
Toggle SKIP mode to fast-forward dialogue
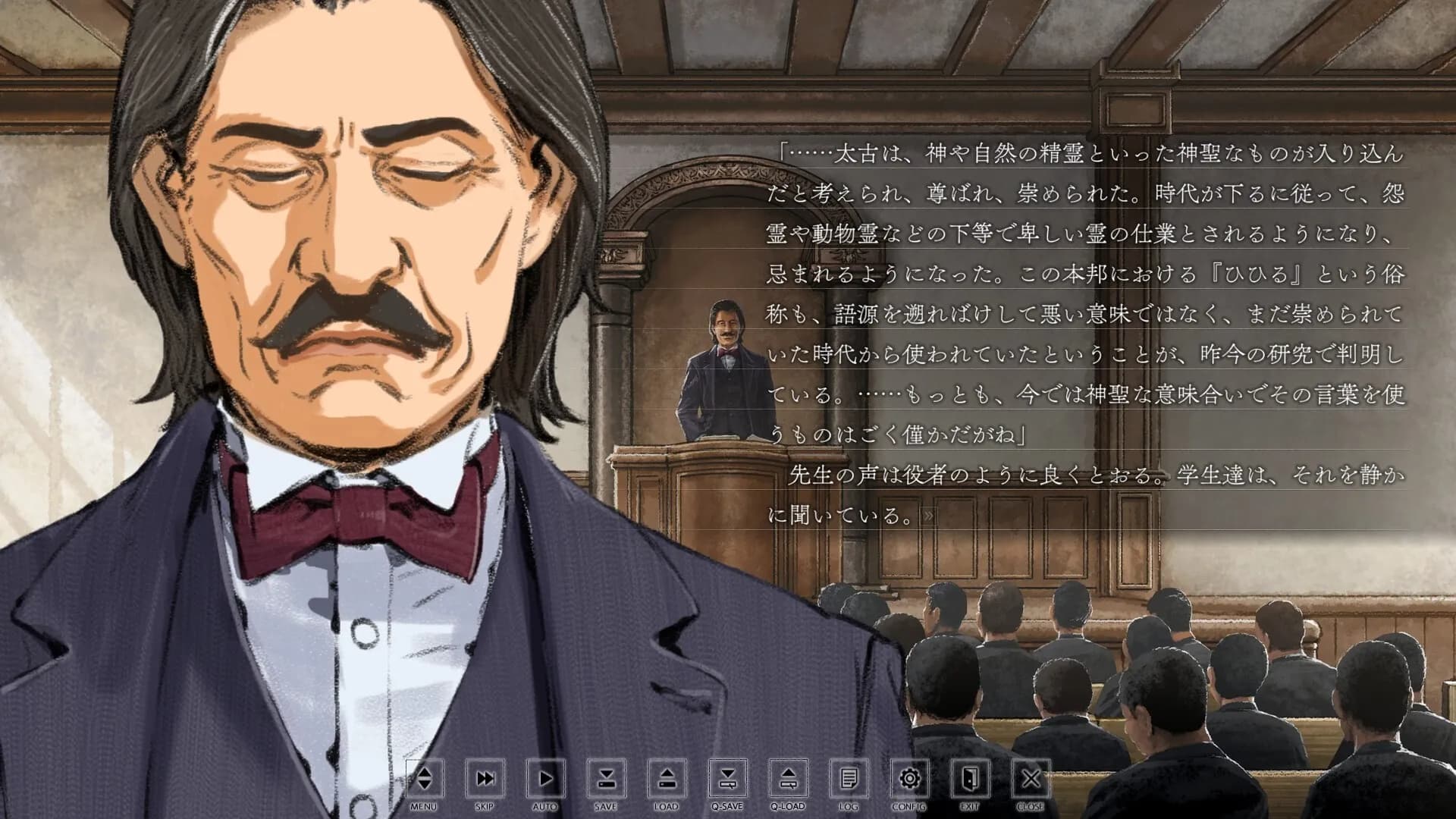(x=485, y=780)
